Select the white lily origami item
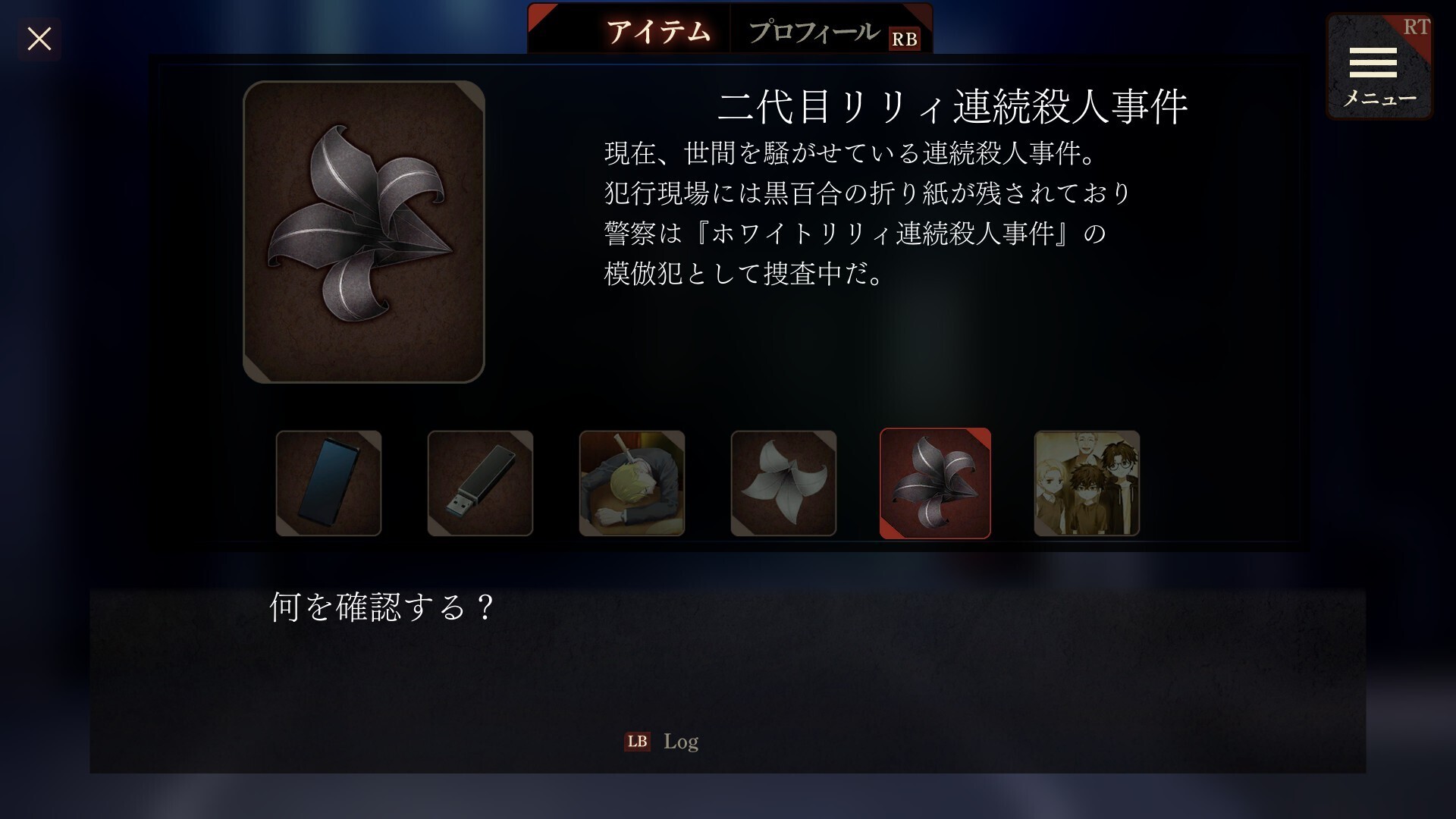The height and width of the screenshot is (819, 1456). 783,484
